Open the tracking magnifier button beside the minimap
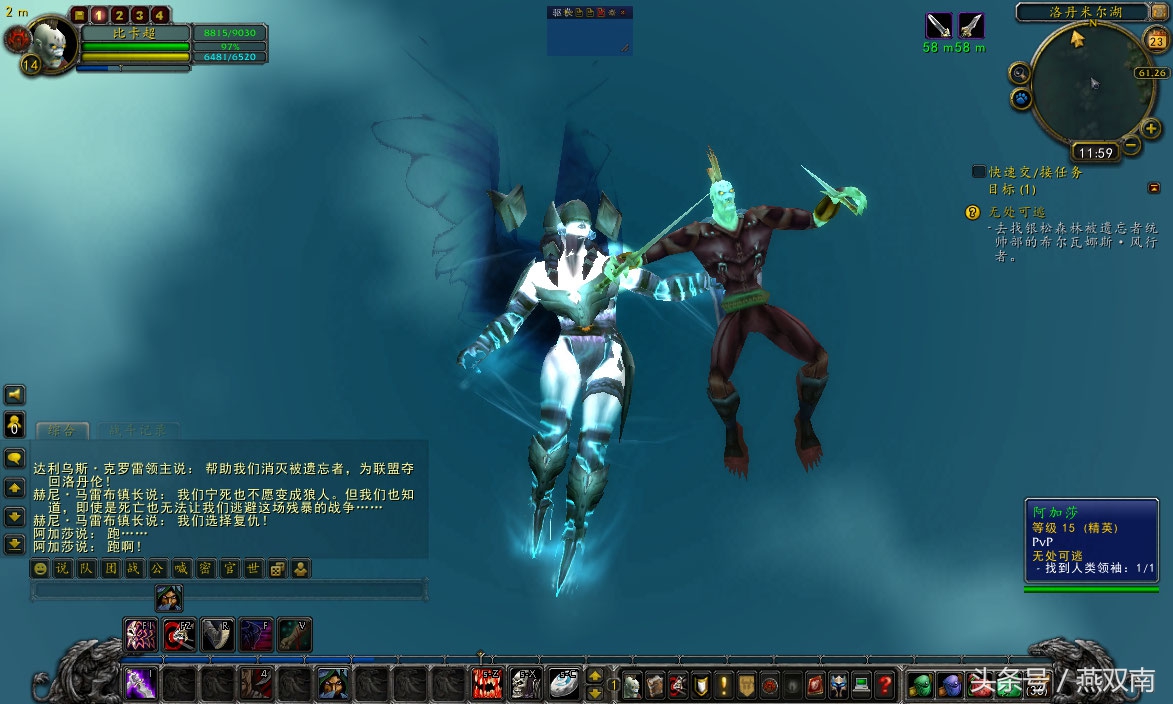This screenshot has width=1173, height=704. [1019, 73]
